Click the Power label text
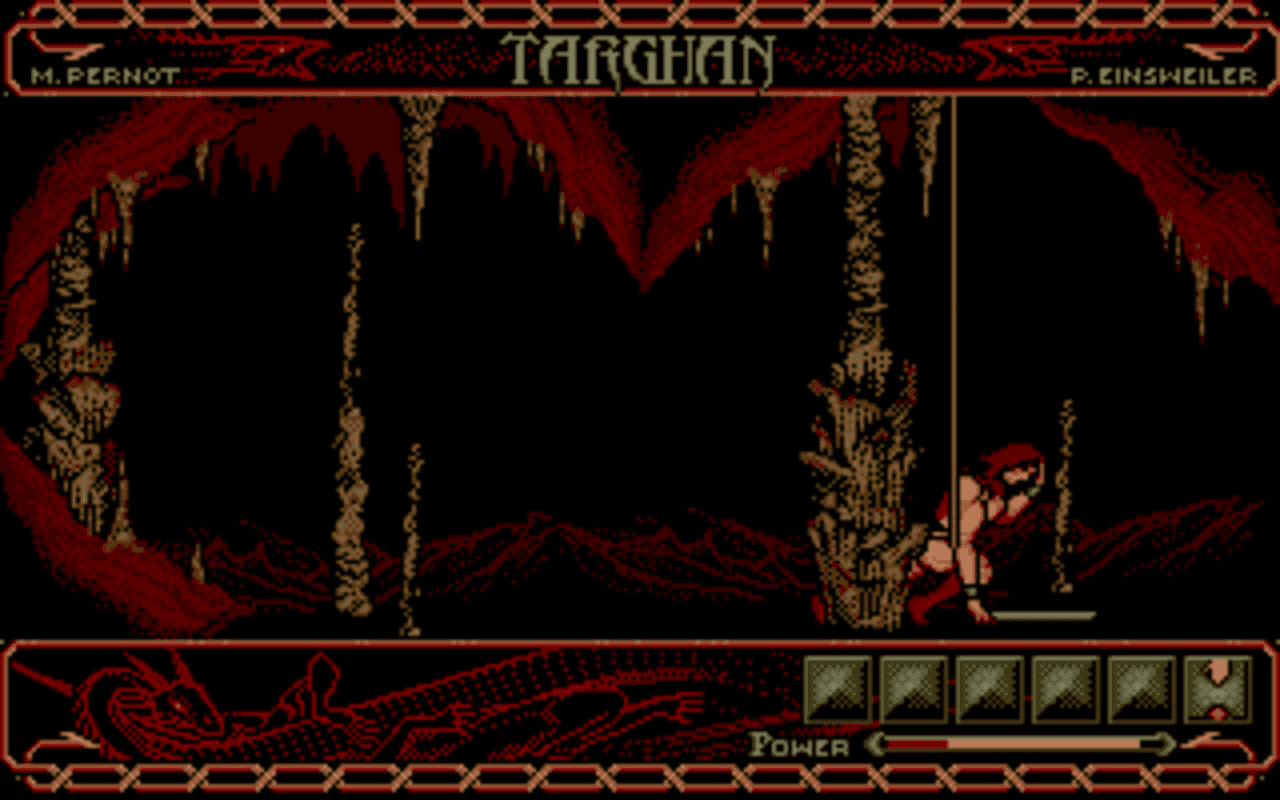The height and width of the screenshot is (800, 1280). (800, 746)
